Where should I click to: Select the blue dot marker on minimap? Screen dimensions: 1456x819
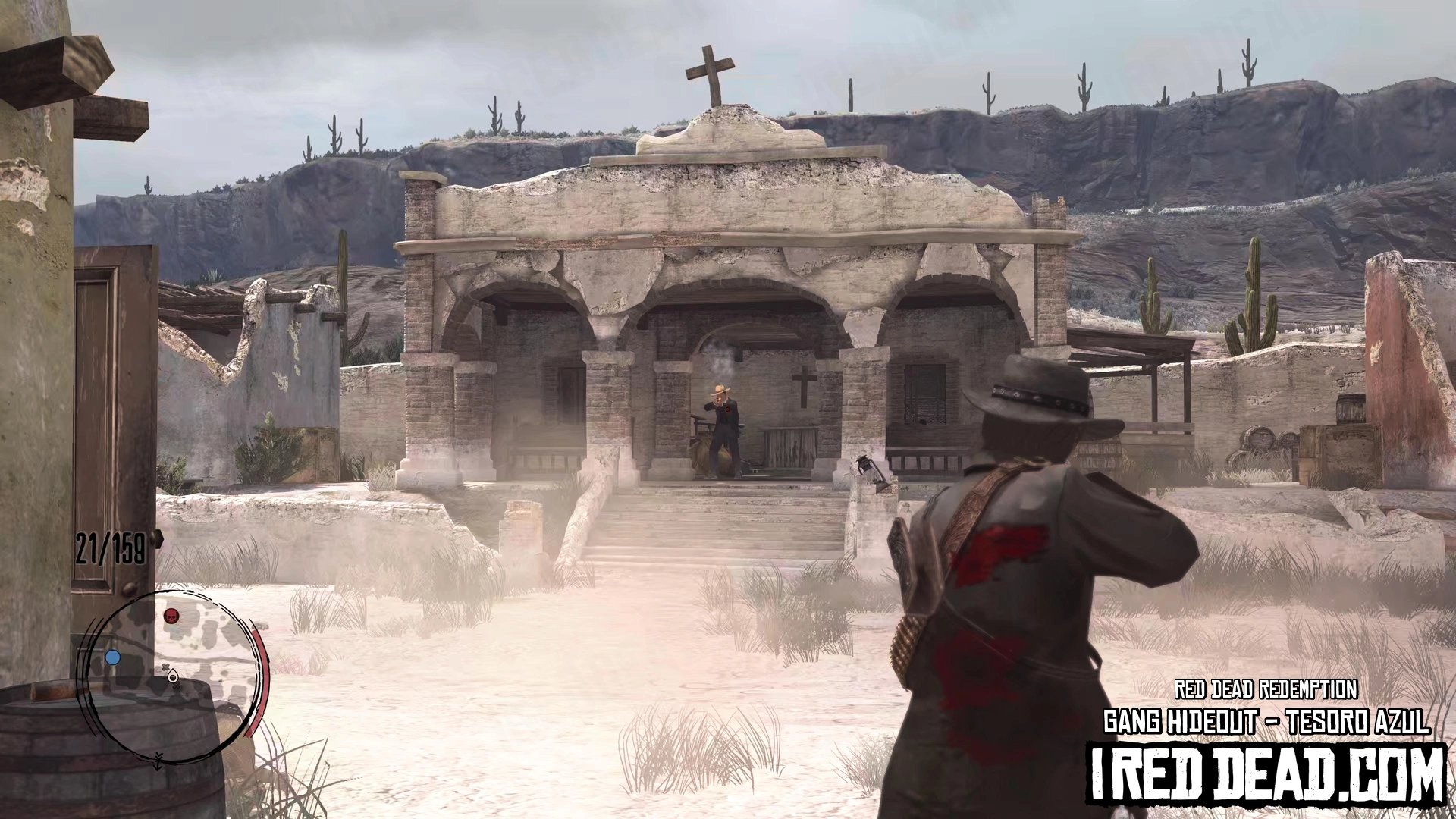[113, 657]
